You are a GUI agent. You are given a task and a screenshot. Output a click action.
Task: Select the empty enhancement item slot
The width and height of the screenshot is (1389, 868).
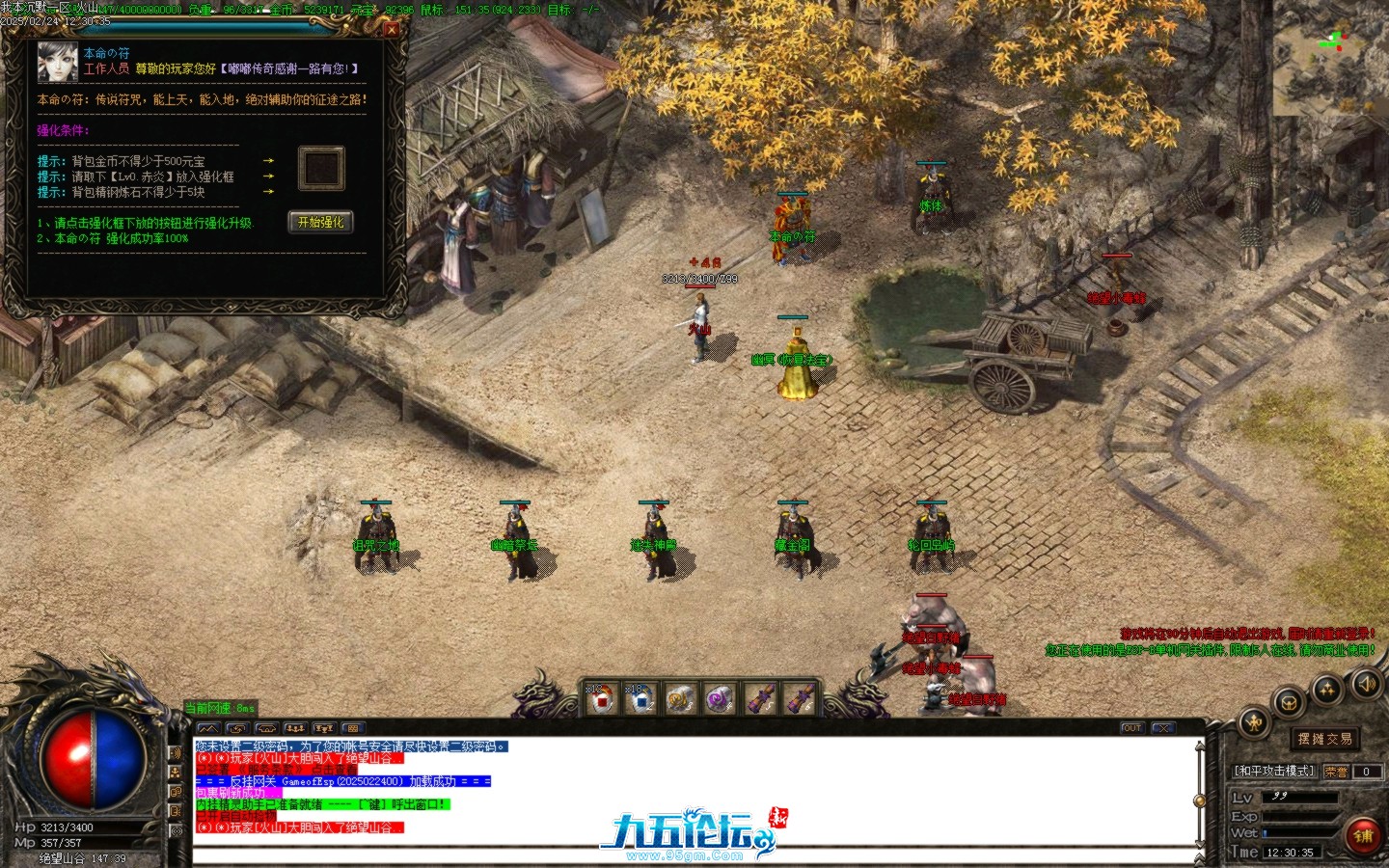click(321, 168)
